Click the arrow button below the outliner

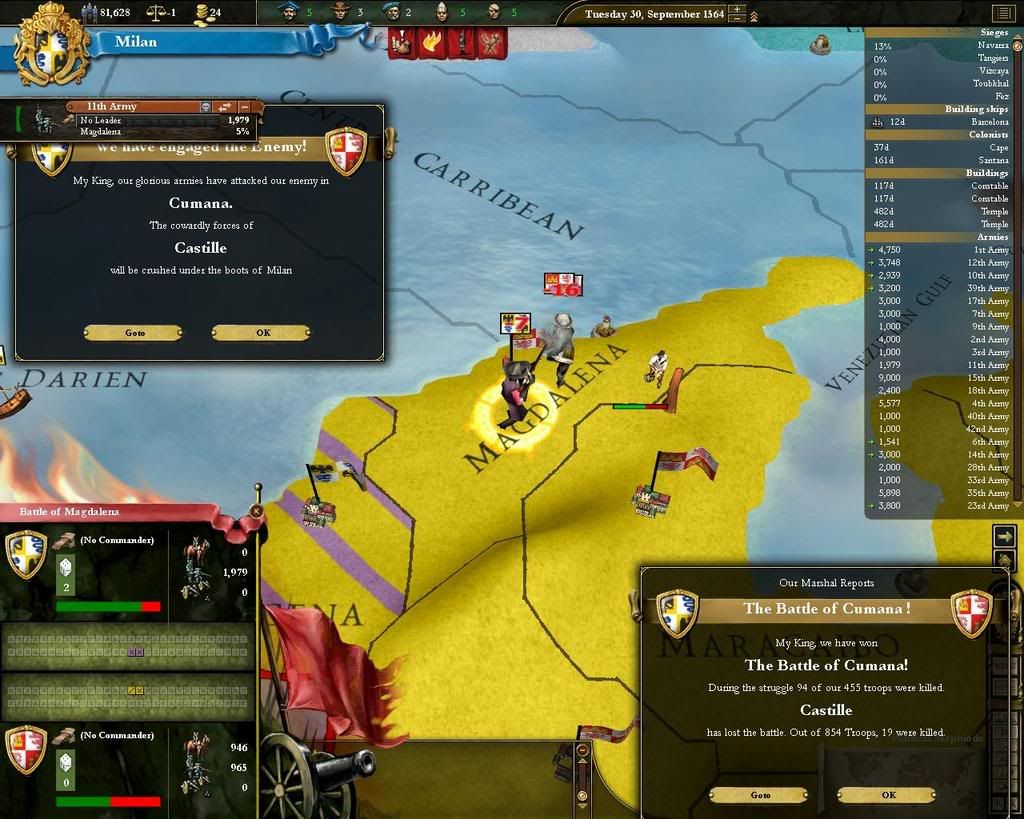(x=1005, y=536)
